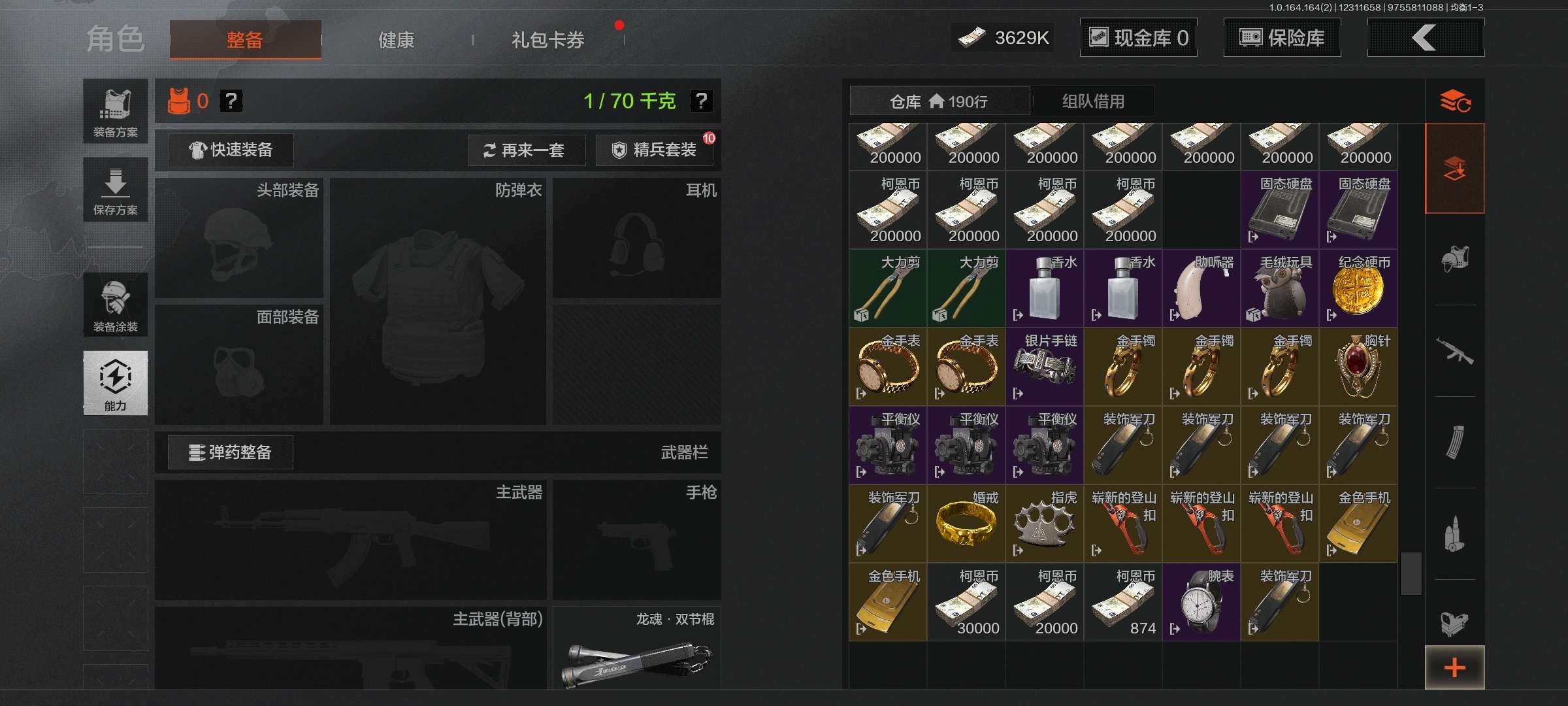Choose the 助听器 hearing aid item

point(1201,289)
